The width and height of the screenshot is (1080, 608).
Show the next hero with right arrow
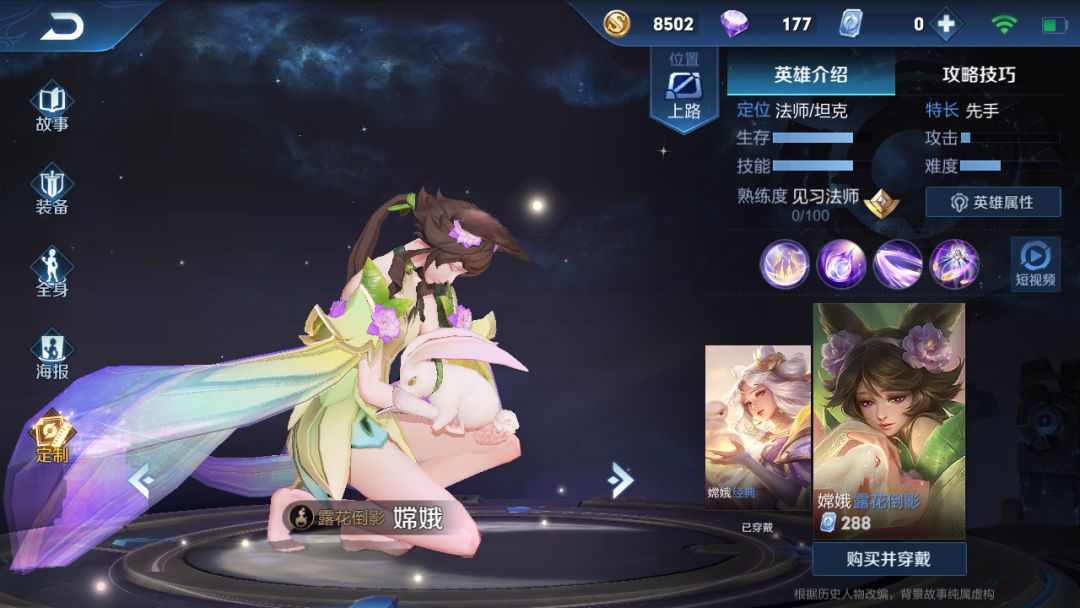620,481
